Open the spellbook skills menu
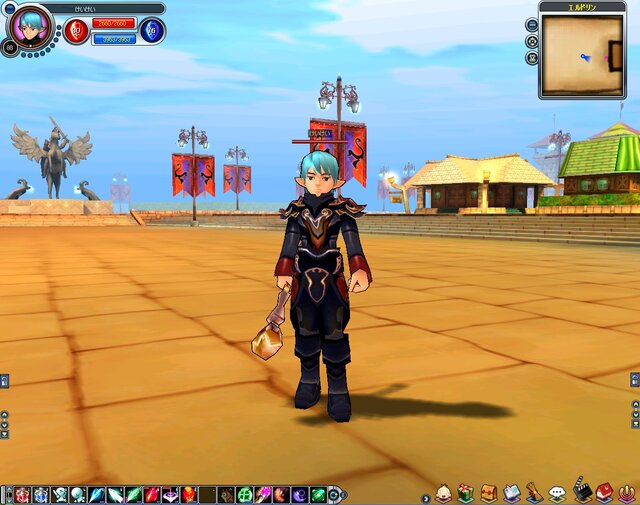This screenshot has height=505, width=640. (x=511, y=493)
